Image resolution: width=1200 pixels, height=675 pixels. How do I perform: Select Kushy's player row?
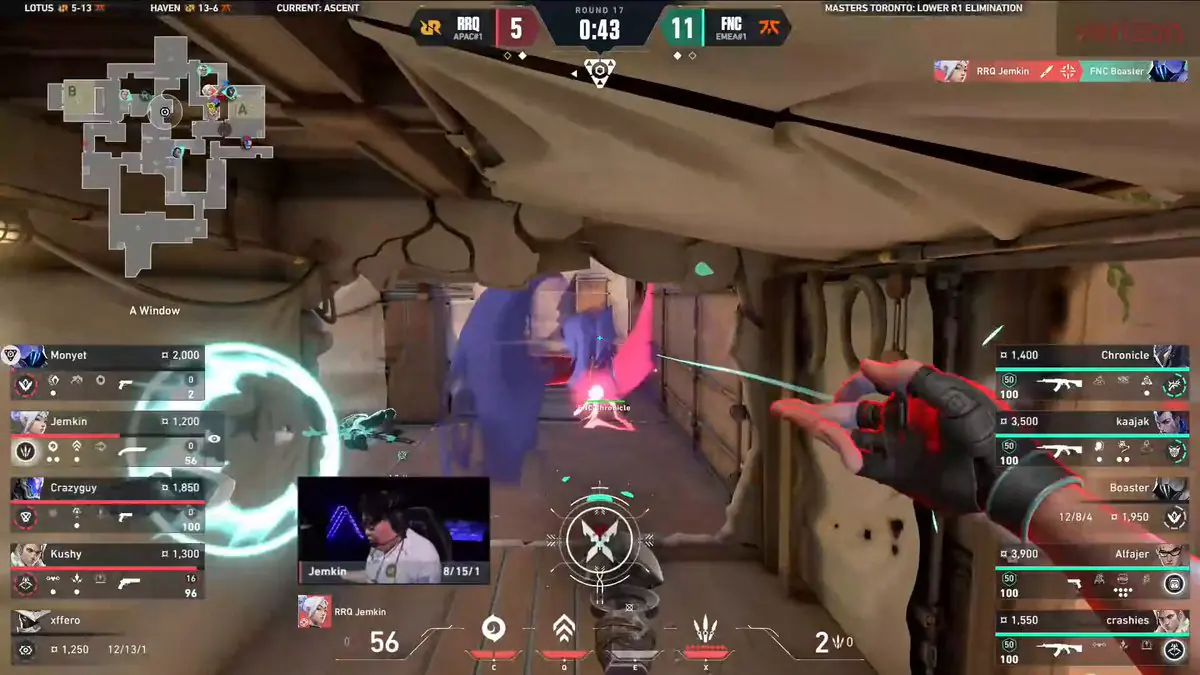click(x=108, y=570)
